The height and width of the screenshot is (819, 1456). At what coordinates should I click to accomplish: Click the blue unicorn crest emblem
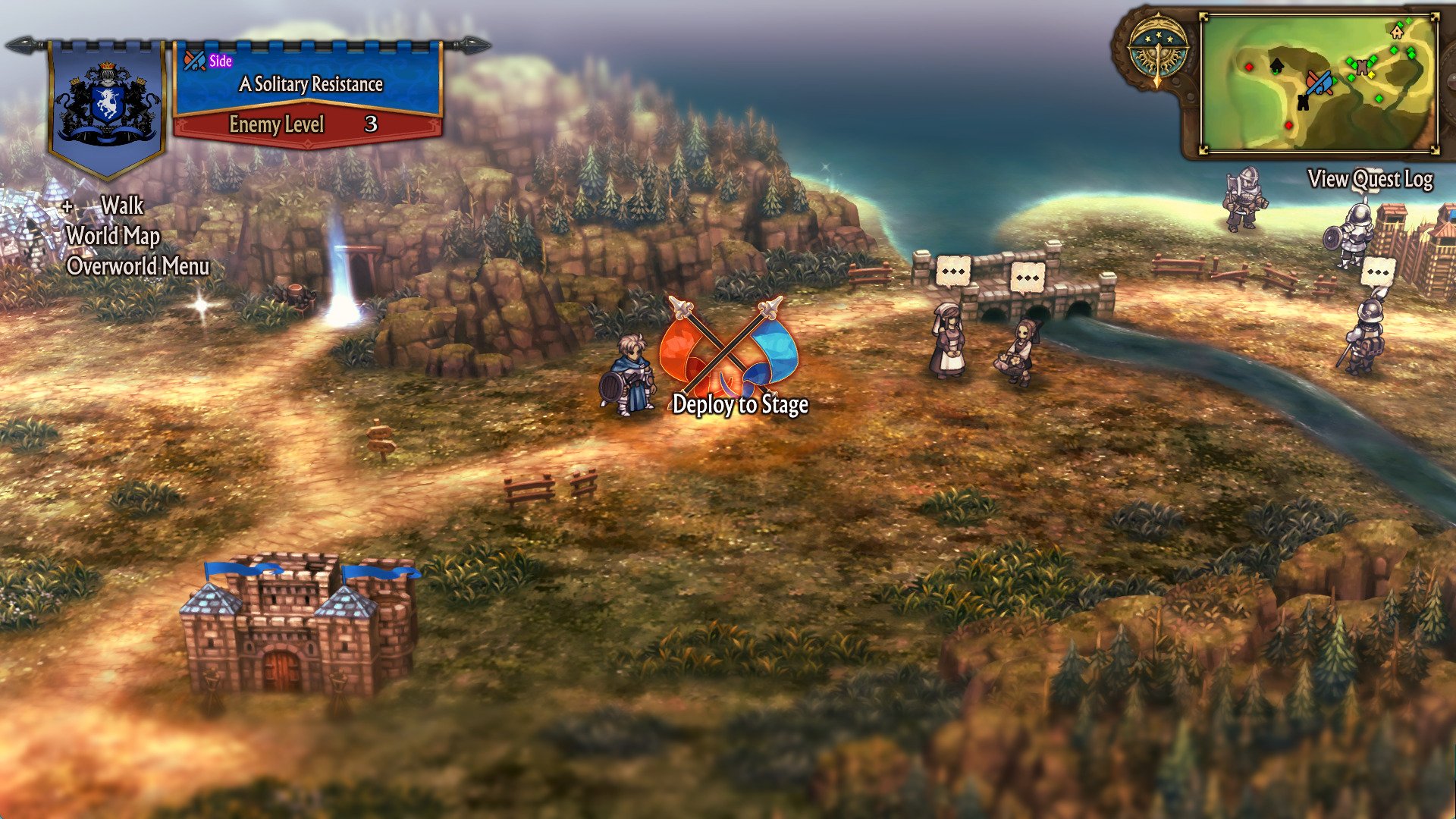(107, 103)
